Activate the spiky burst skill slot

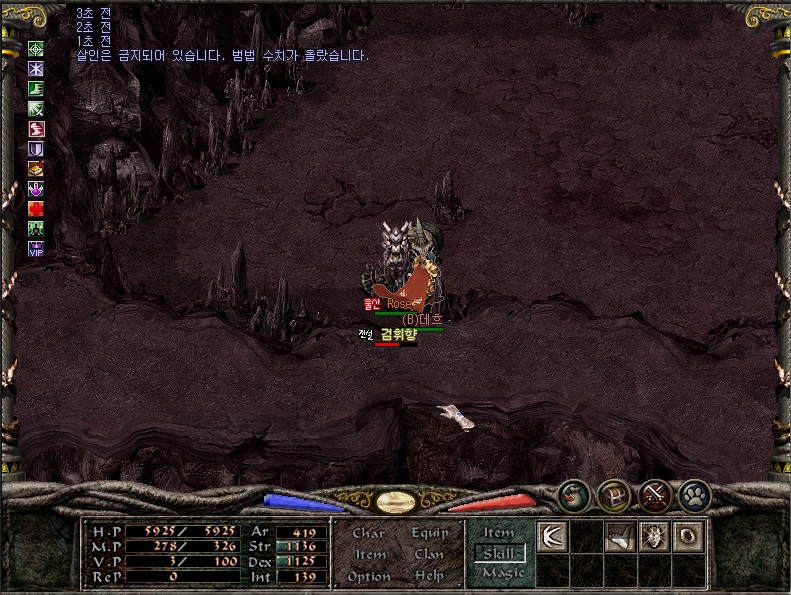click(x=654, y=536)
